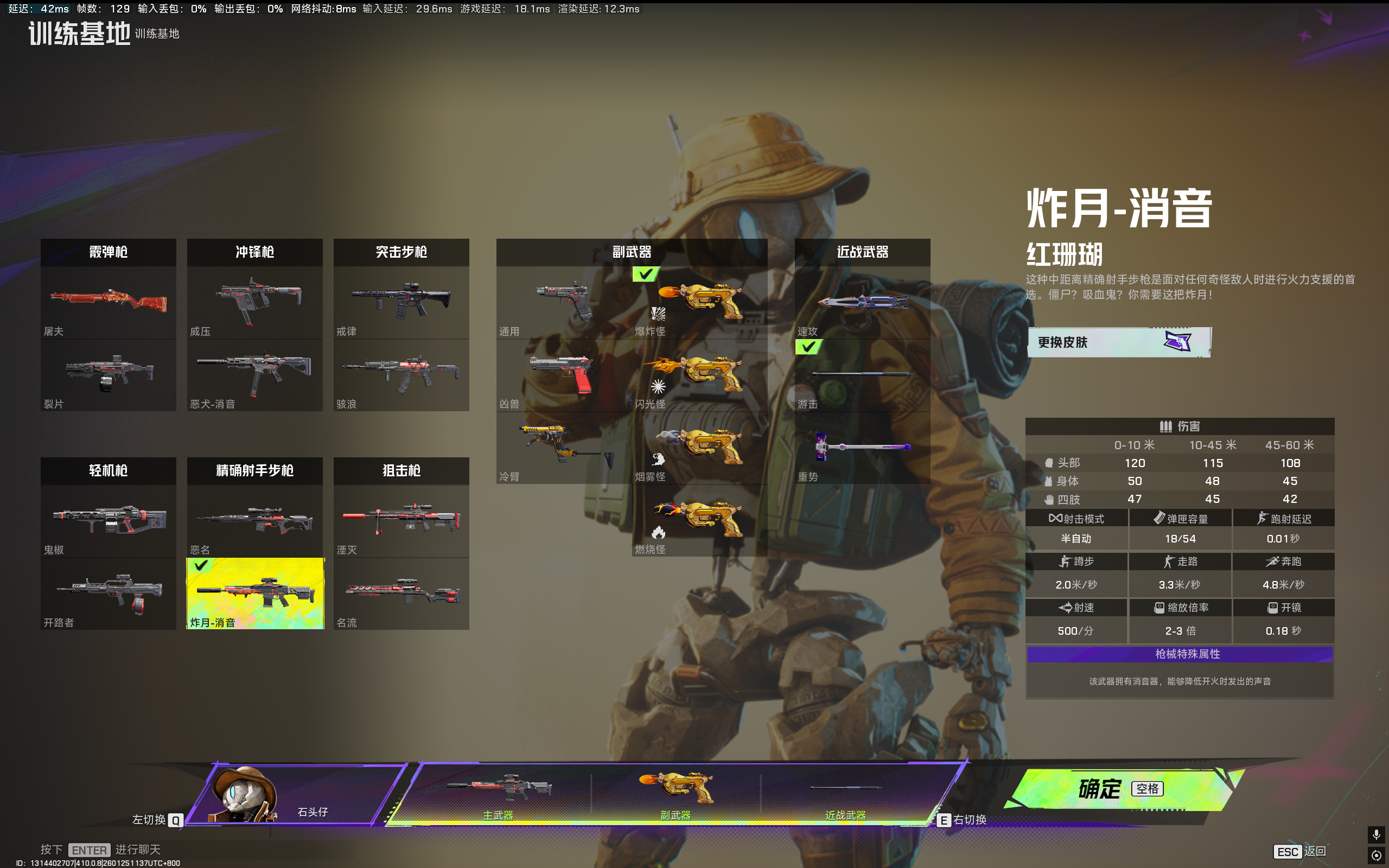Choose the 戒律 assault rifle
Image resolution: width=1389 pixels, height=868 pixels.
coord(400,303)
